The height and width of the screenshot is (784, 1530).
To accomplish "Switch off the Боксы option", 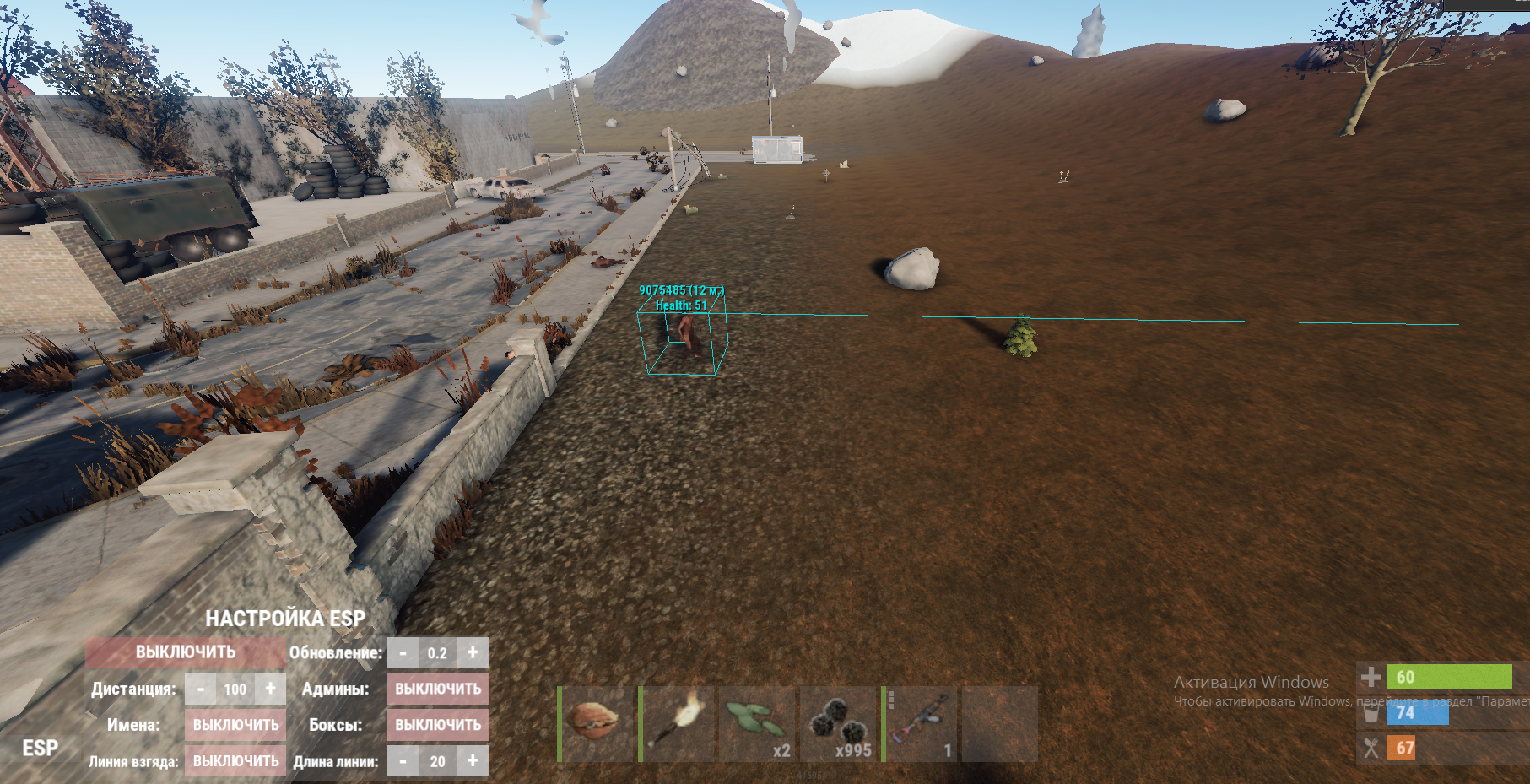I will [438, 725].
